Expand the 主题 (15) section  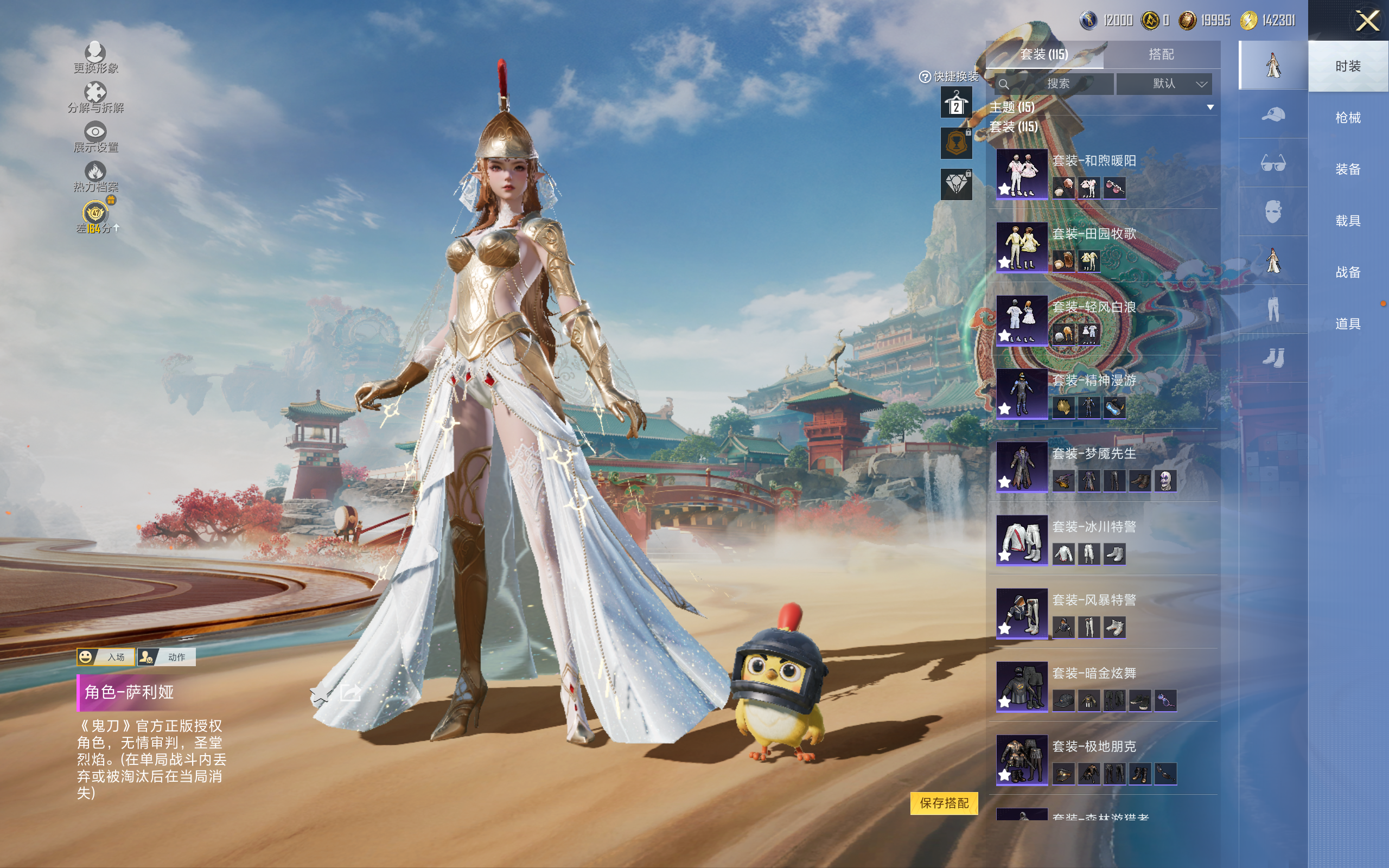click(x=1210, y=107)
